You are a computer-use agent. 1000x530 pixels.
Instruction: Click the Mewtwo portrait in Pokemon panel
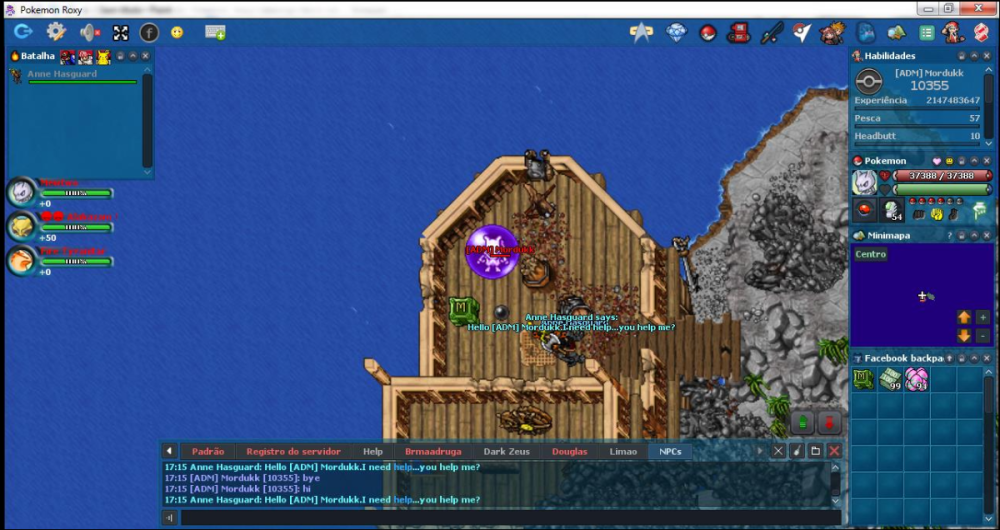[x=864, y=182]
